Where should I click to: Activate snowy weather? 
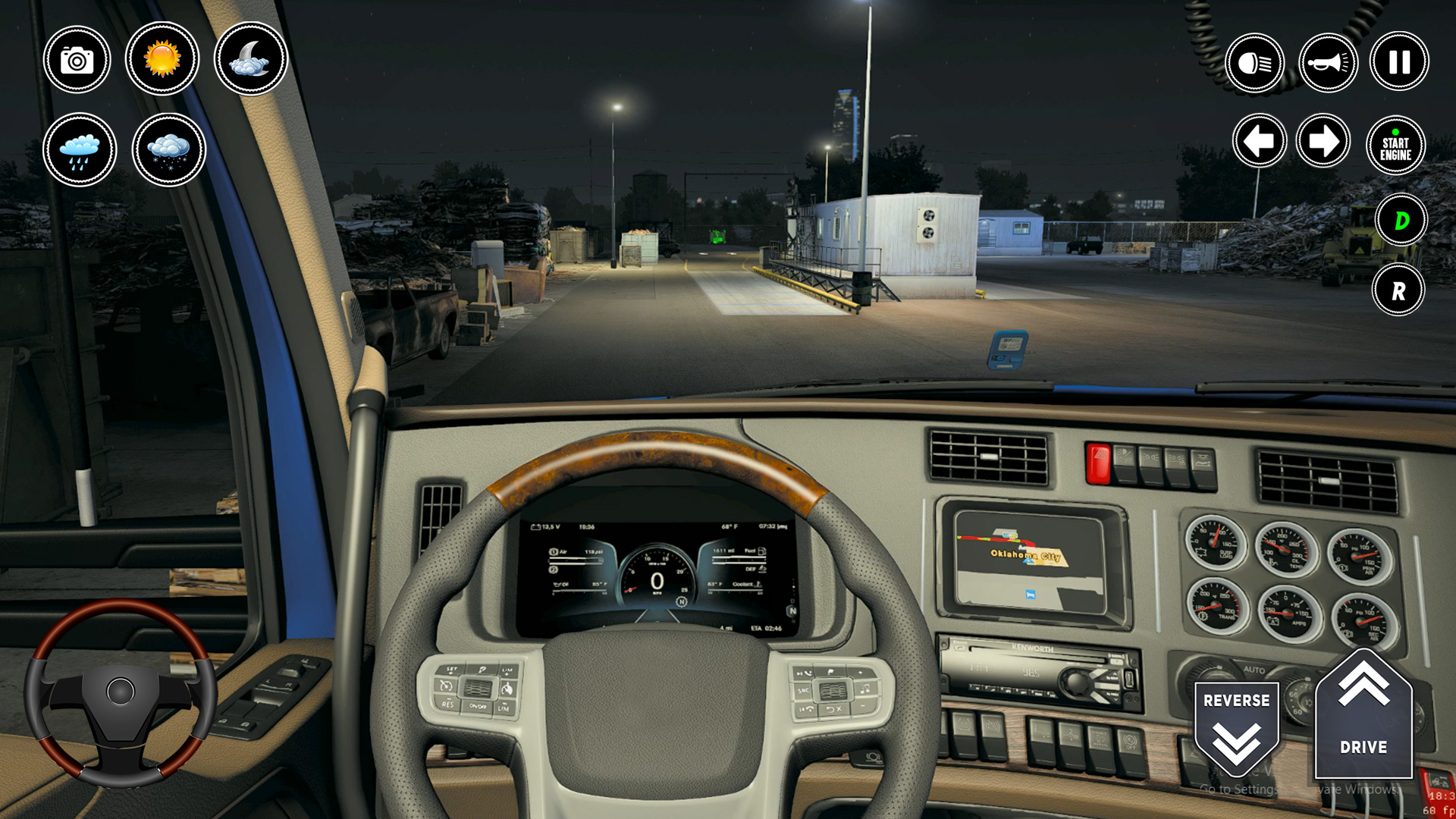[x=168, y=149]
